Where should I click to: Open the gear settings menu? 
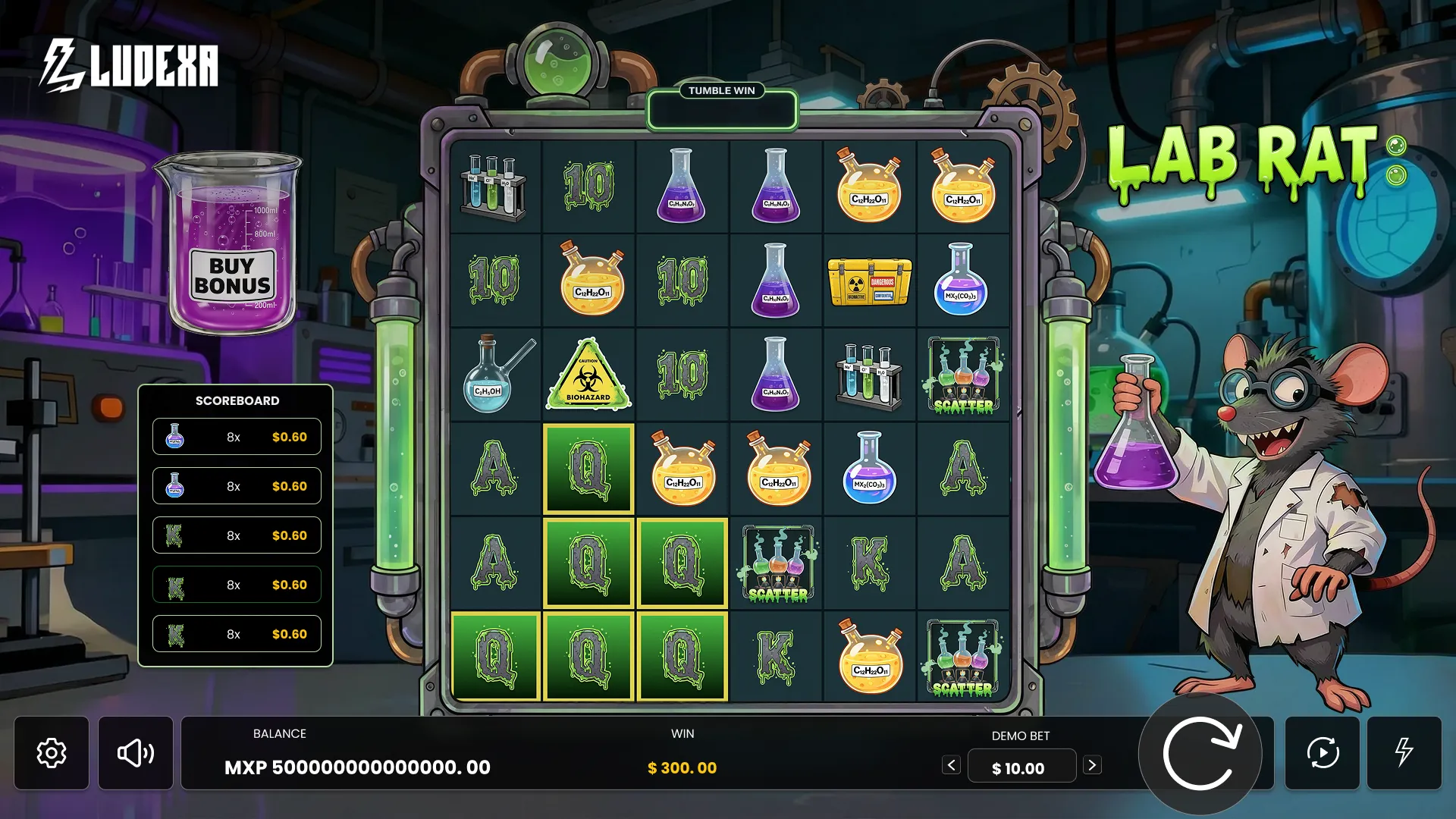coord(52,753)
